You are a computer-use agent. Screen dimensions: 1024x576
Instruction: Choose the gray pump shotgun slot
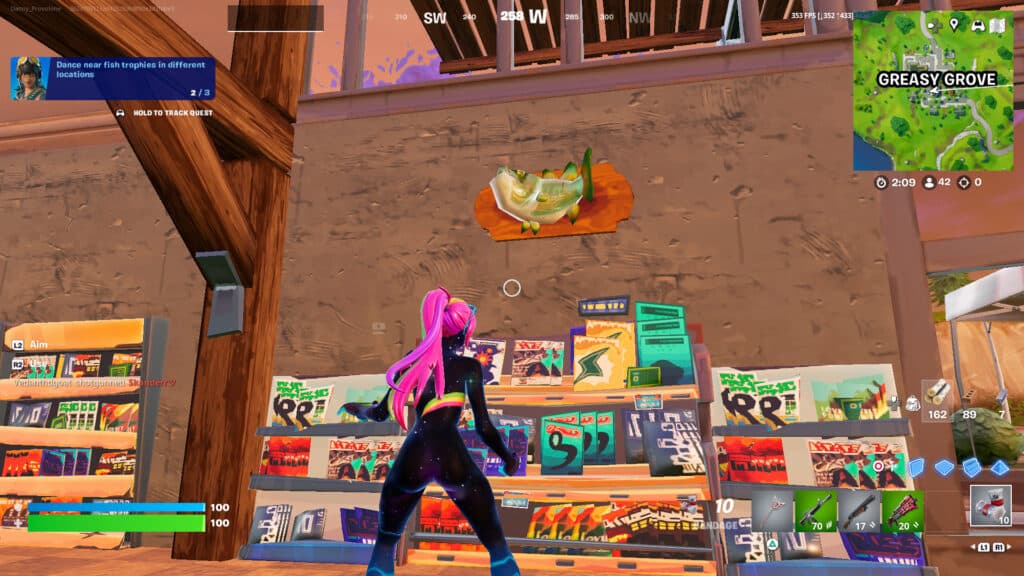point(859,510)
